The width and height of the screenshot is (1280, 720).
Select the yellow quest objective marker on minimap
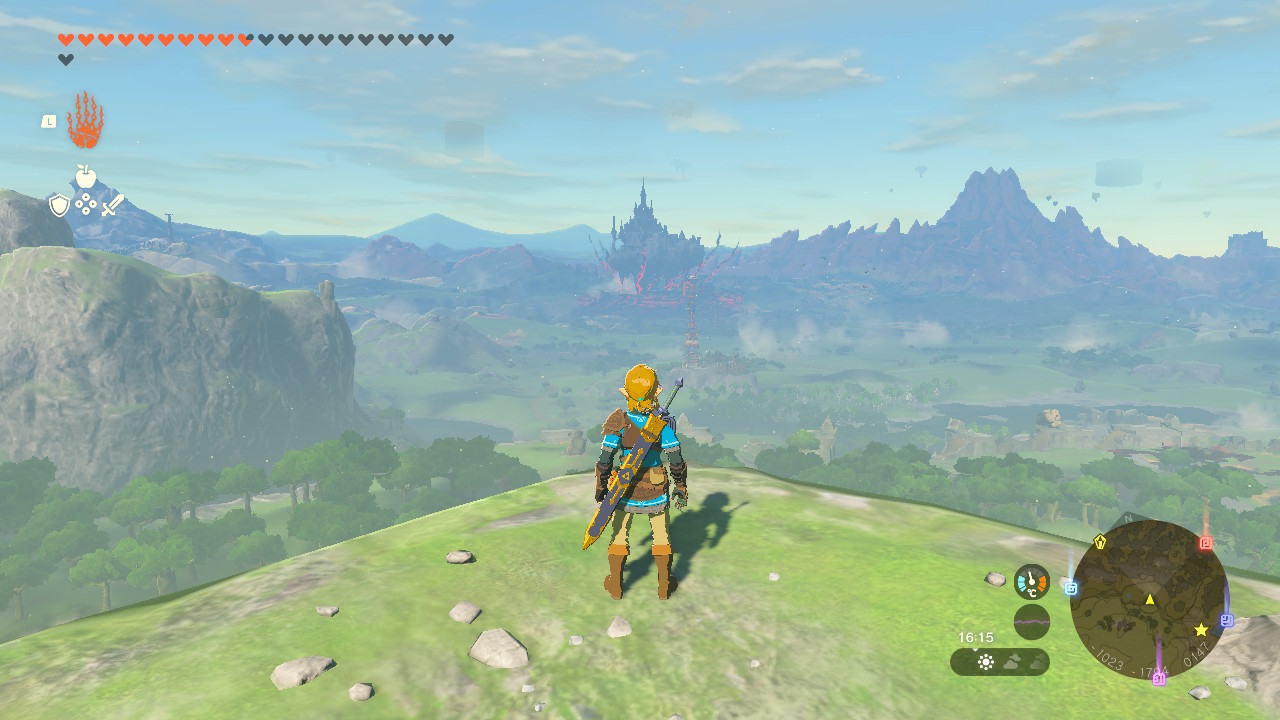point(1101,541)
